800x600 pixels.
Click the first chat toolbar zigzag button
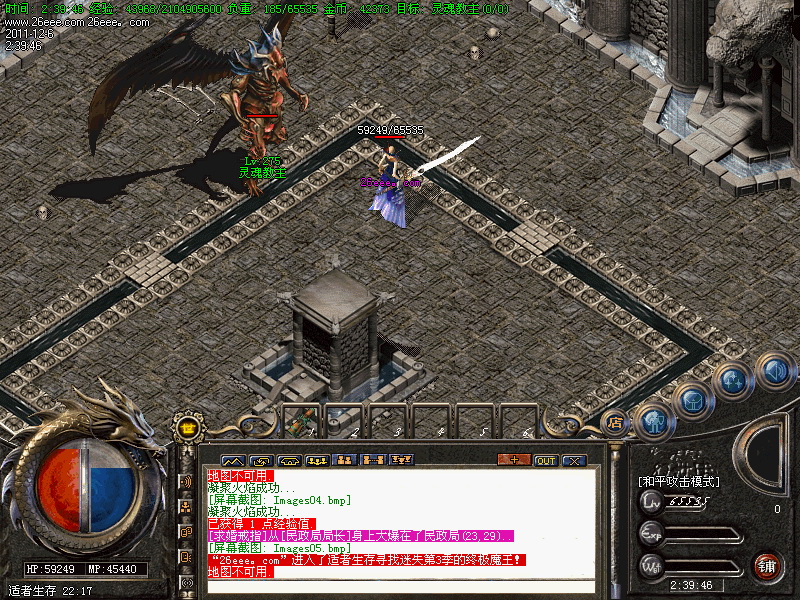[232, 460]
